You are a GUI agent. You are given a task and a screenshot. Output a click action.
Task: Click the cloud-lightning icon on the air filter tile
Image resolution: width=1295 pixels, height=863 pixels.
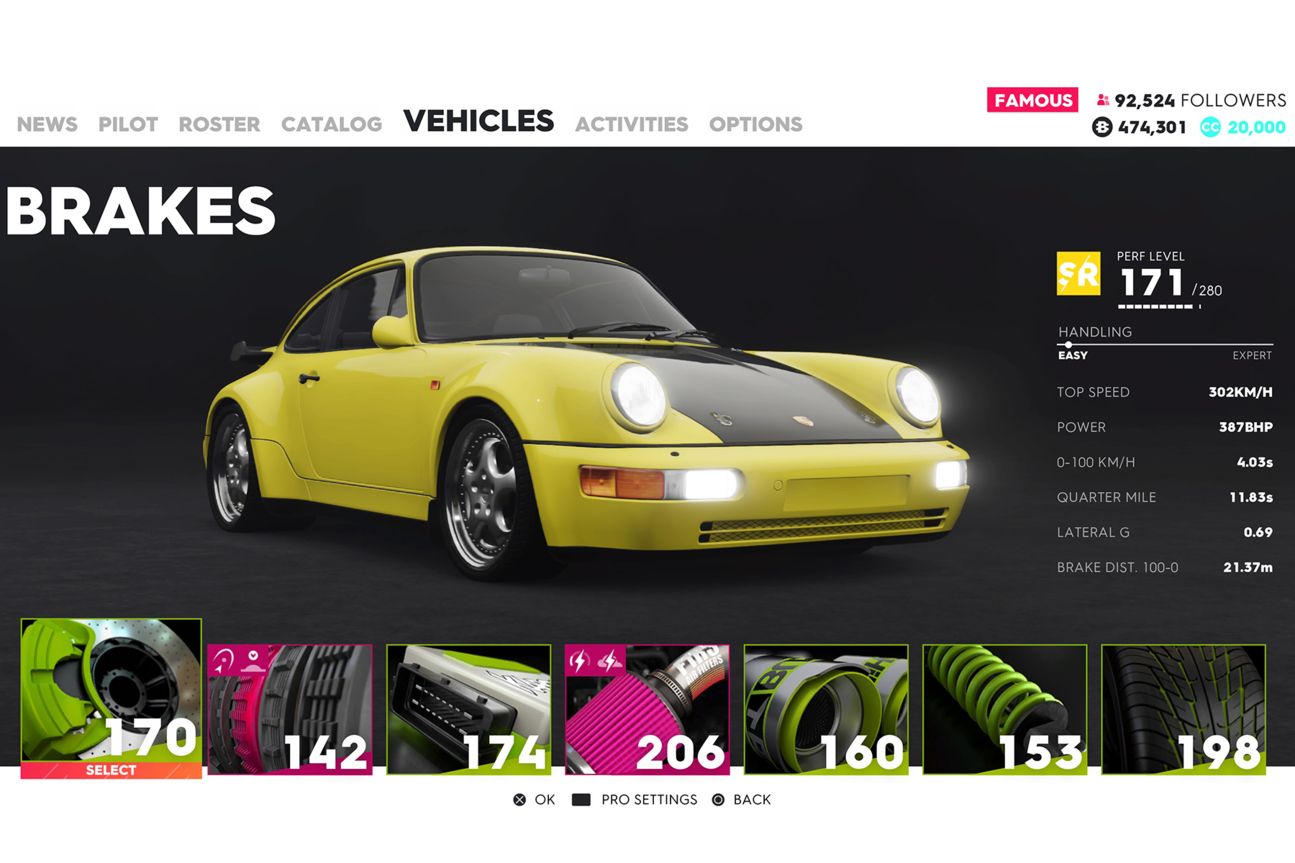612,659
